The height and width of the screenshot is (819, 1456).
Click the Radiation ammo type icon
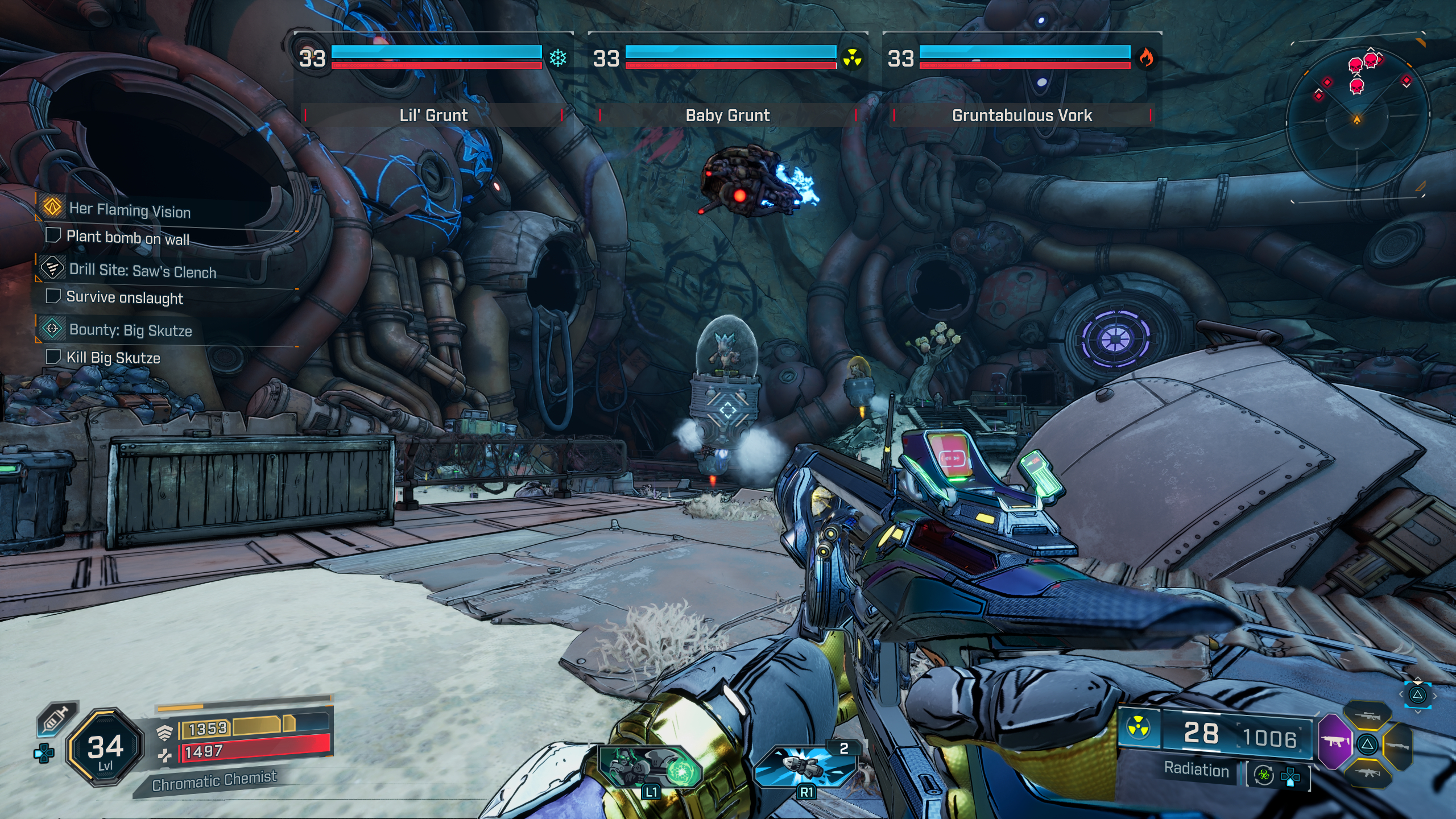click(x=1137, y=727)
